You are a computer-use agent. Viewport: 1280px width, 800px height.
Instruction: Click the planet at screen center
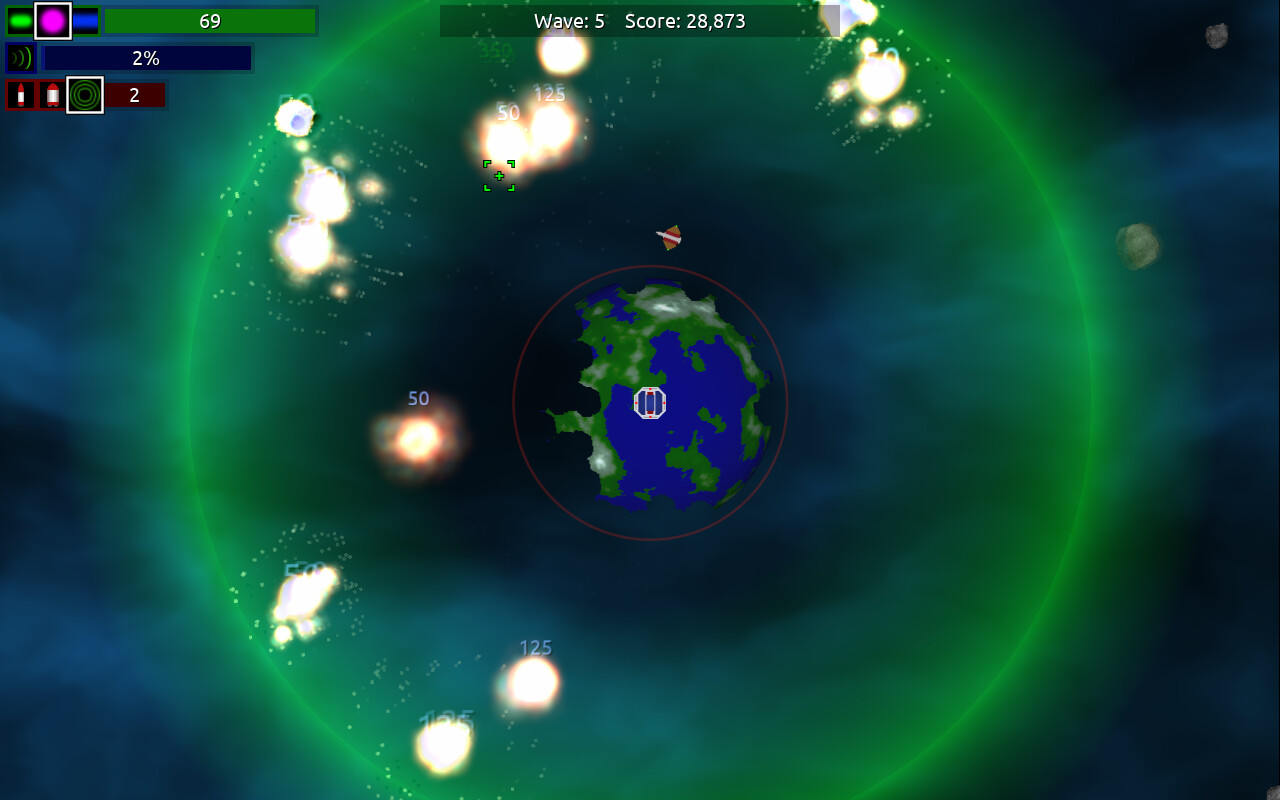pos(650,403)
